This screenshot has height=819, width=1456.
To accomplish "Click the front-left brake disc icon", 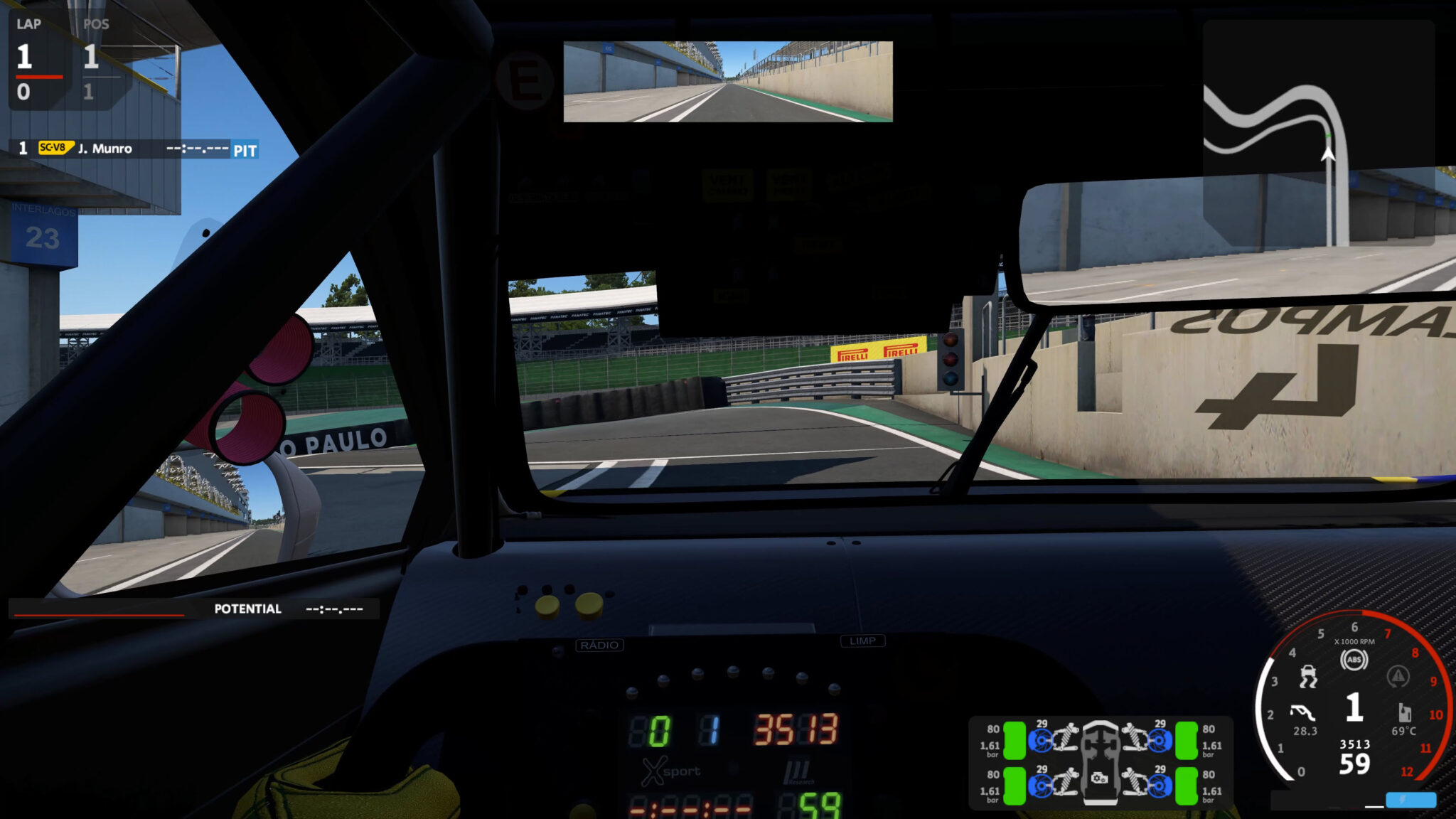I will click(x=1042, y=739).
